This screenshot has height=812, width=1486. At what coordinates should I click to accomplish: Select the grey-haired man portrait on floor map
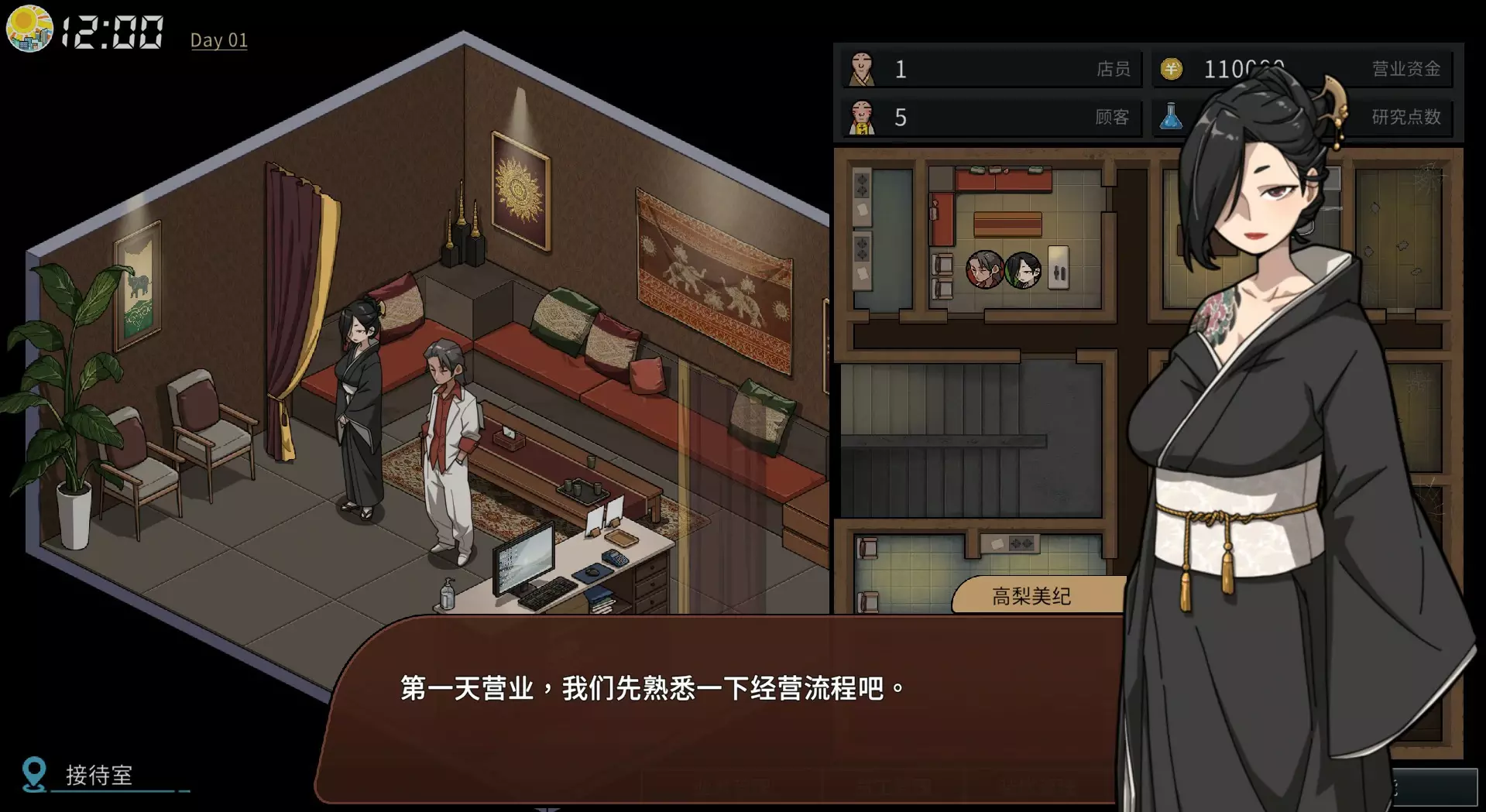[984, 270]
